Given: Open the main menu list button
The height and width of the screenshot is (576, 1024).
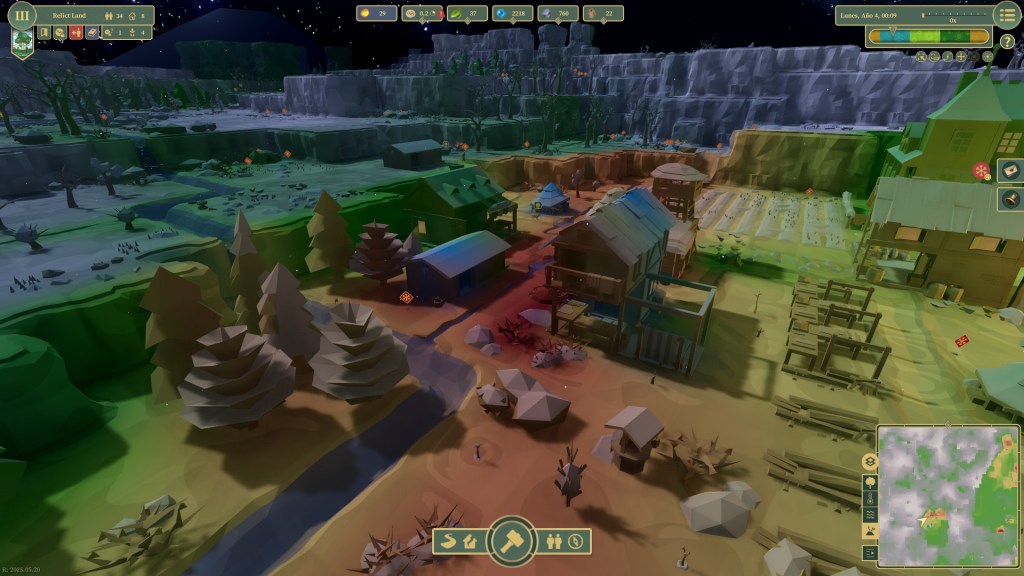Looking at the screenshot, I should click(1006, 15).
